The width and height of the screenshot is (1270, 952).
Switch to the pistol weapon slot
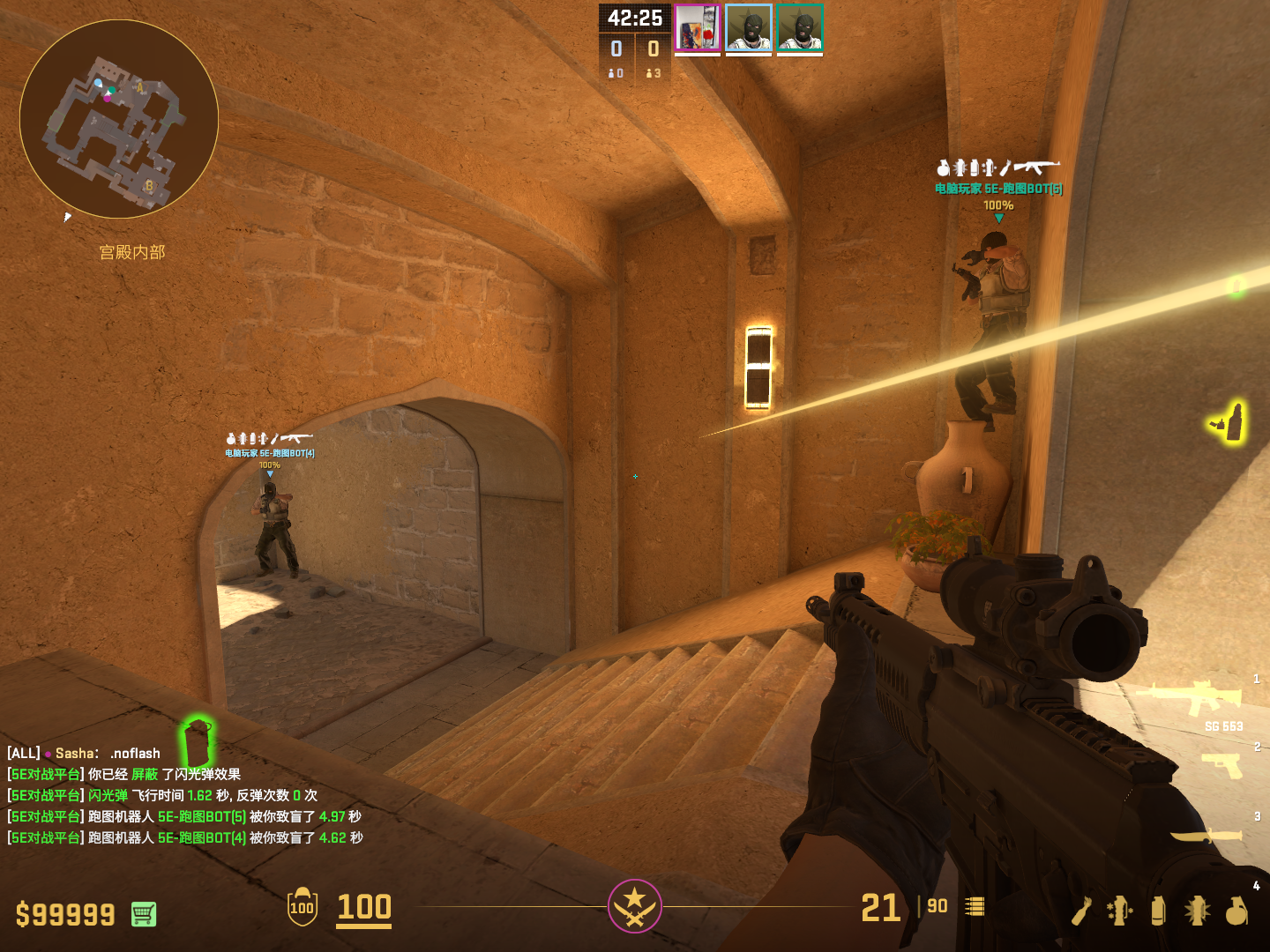point(1222,765)
